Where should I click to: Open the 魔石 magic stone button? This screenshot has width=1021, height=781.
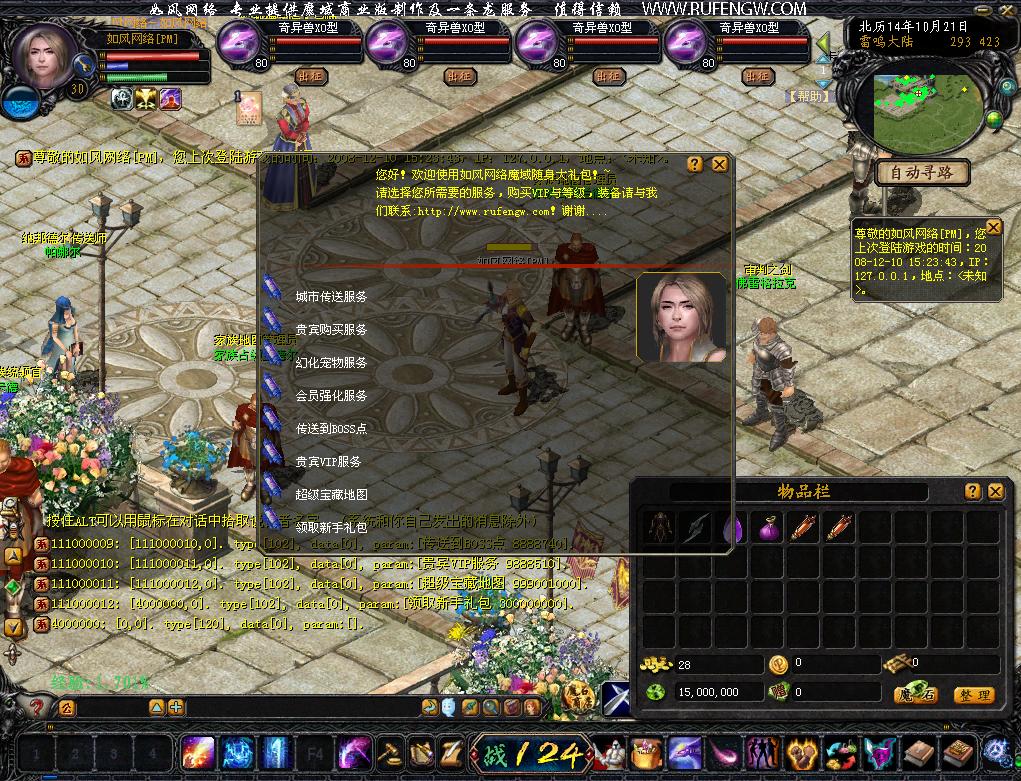click(x=916, y=695)
